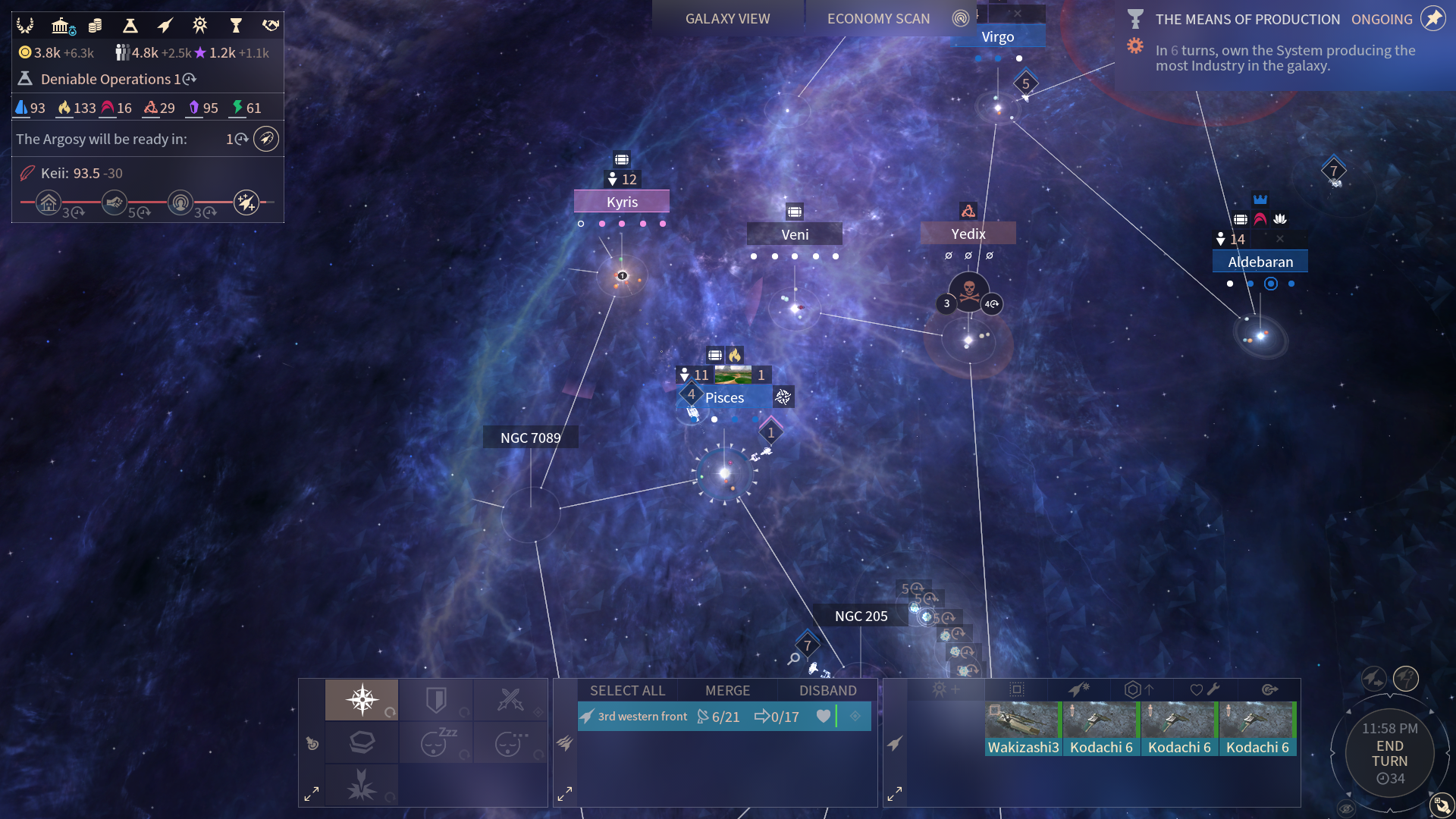Open the Kyris system label
1456x819 pixels.
tap(622, 202)
